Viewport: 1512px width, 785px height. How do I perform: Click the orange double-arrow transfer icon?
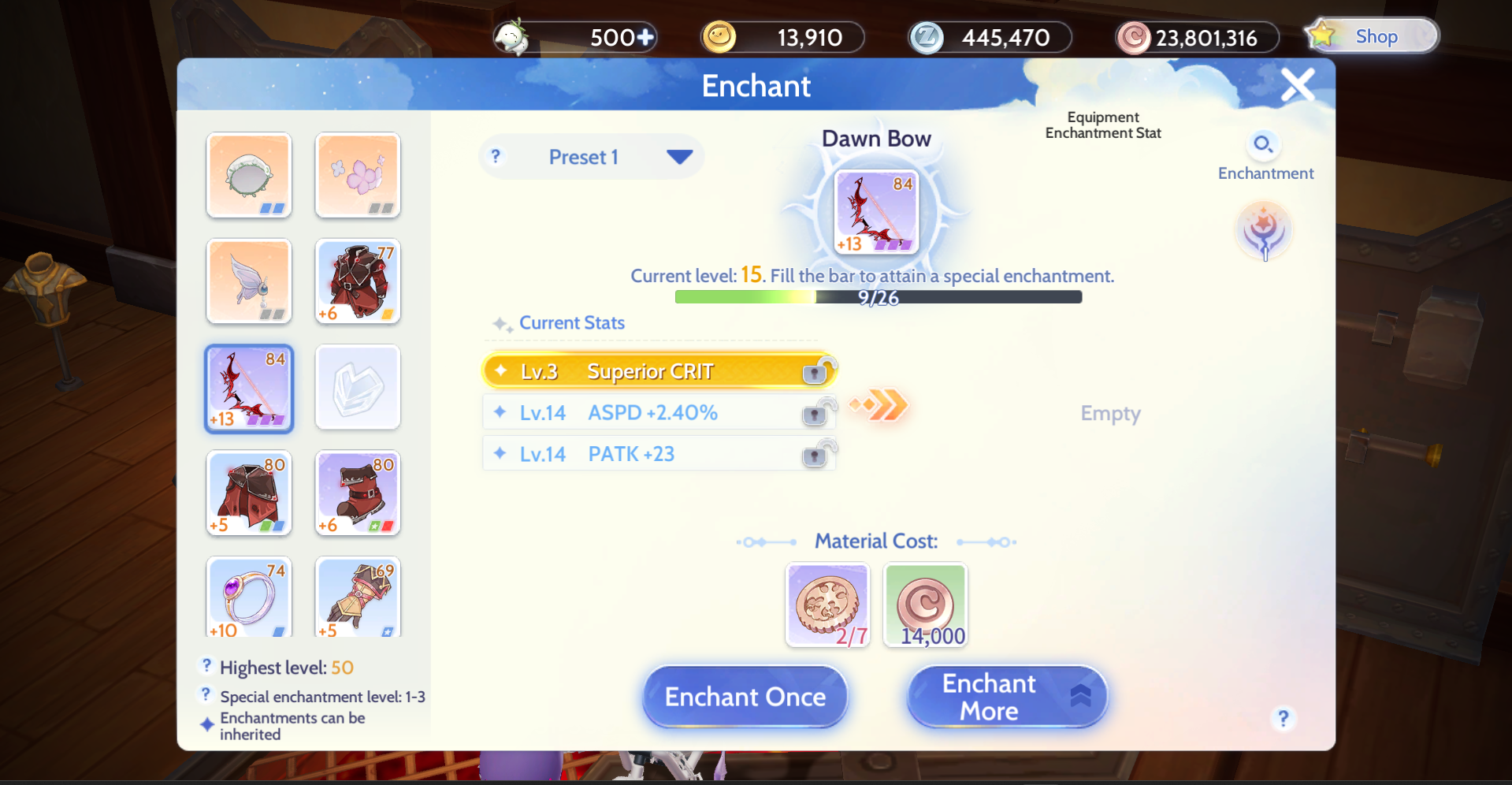coord(877,405)
